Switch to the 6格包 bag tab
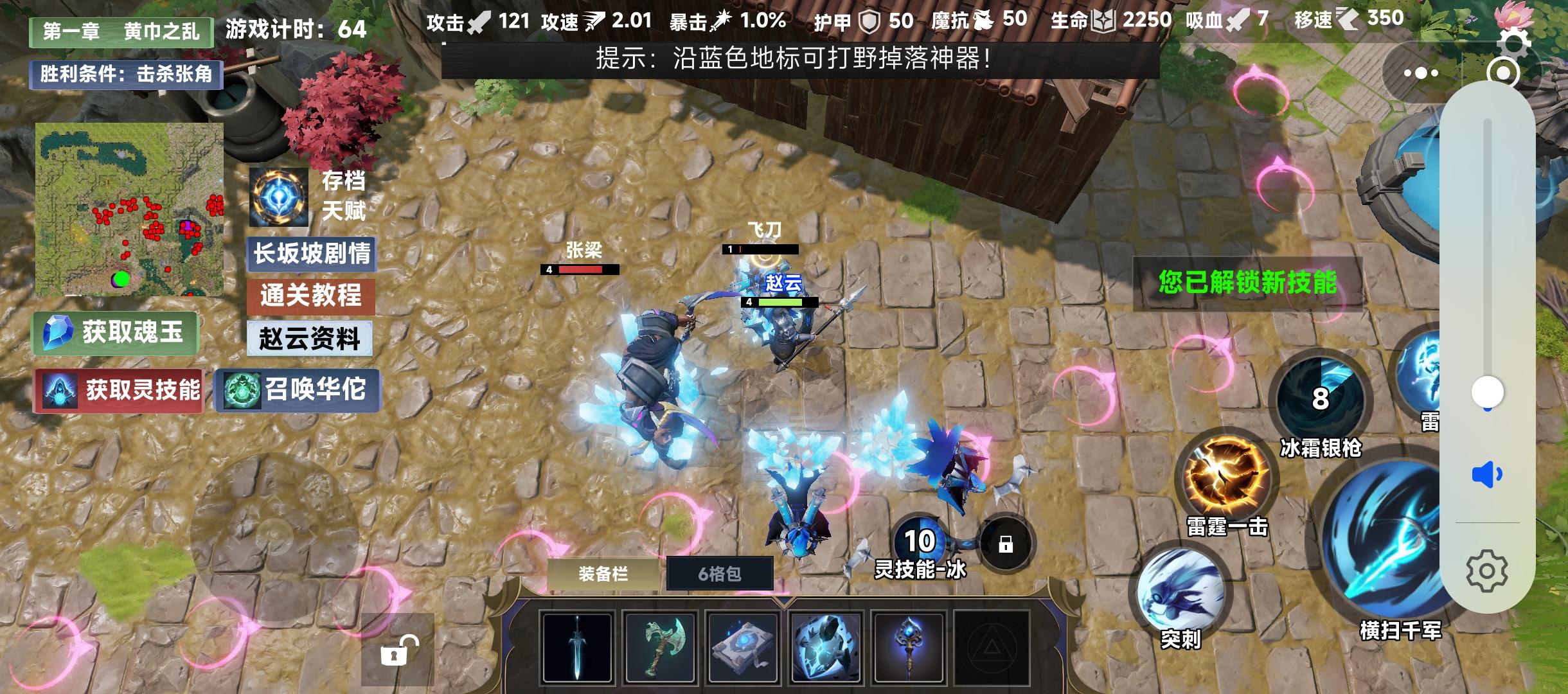Image resolution: width=1568 pixels, height=694 pixels. coord(719,574)
